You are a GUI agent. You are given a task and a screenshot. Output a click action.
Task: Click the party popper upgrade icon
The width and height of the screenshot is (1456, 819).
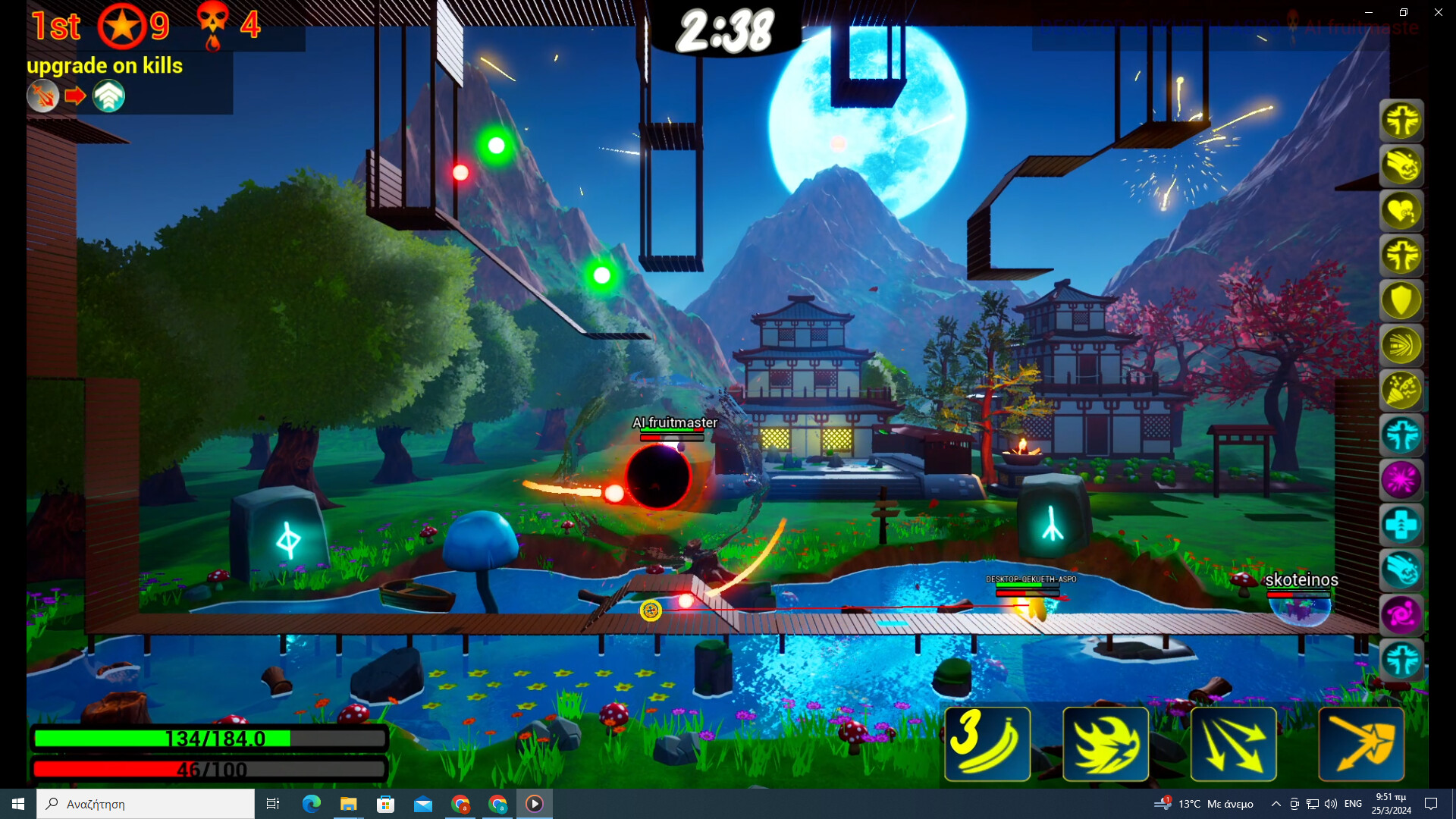1402,390
